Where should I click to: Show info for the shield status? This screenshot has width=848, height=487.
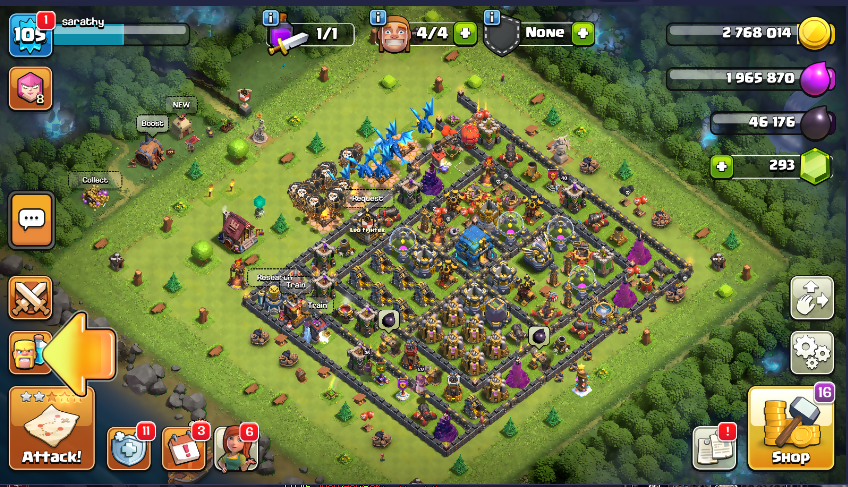pos(492,17)
